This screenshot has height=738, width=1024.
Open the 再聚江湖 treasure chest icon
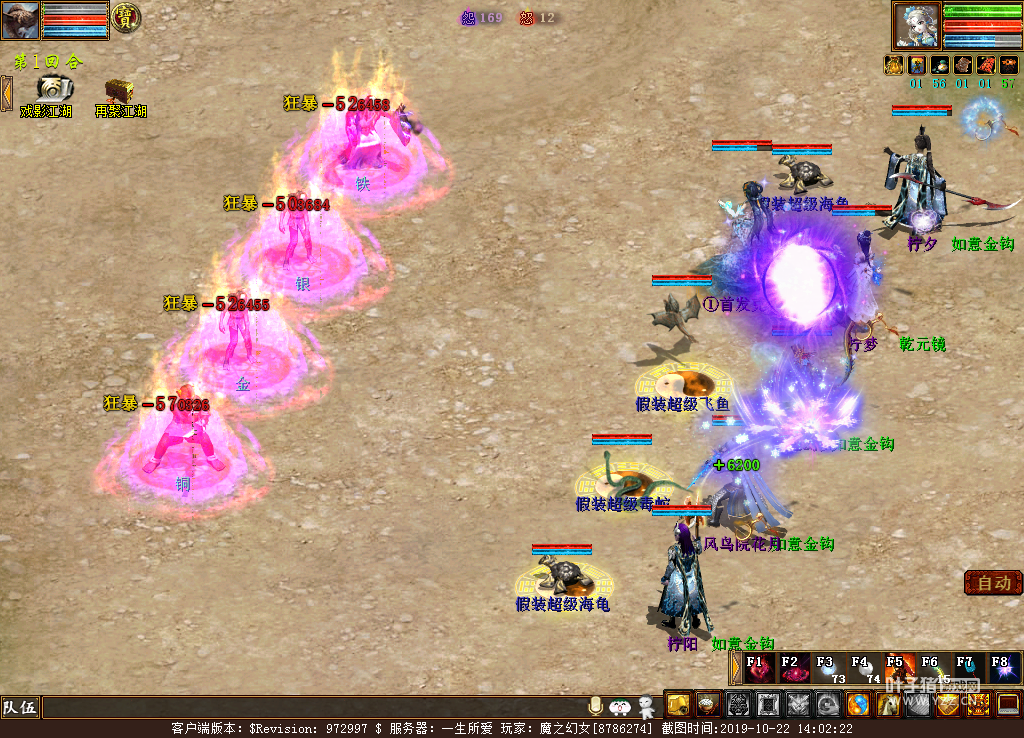120,90
